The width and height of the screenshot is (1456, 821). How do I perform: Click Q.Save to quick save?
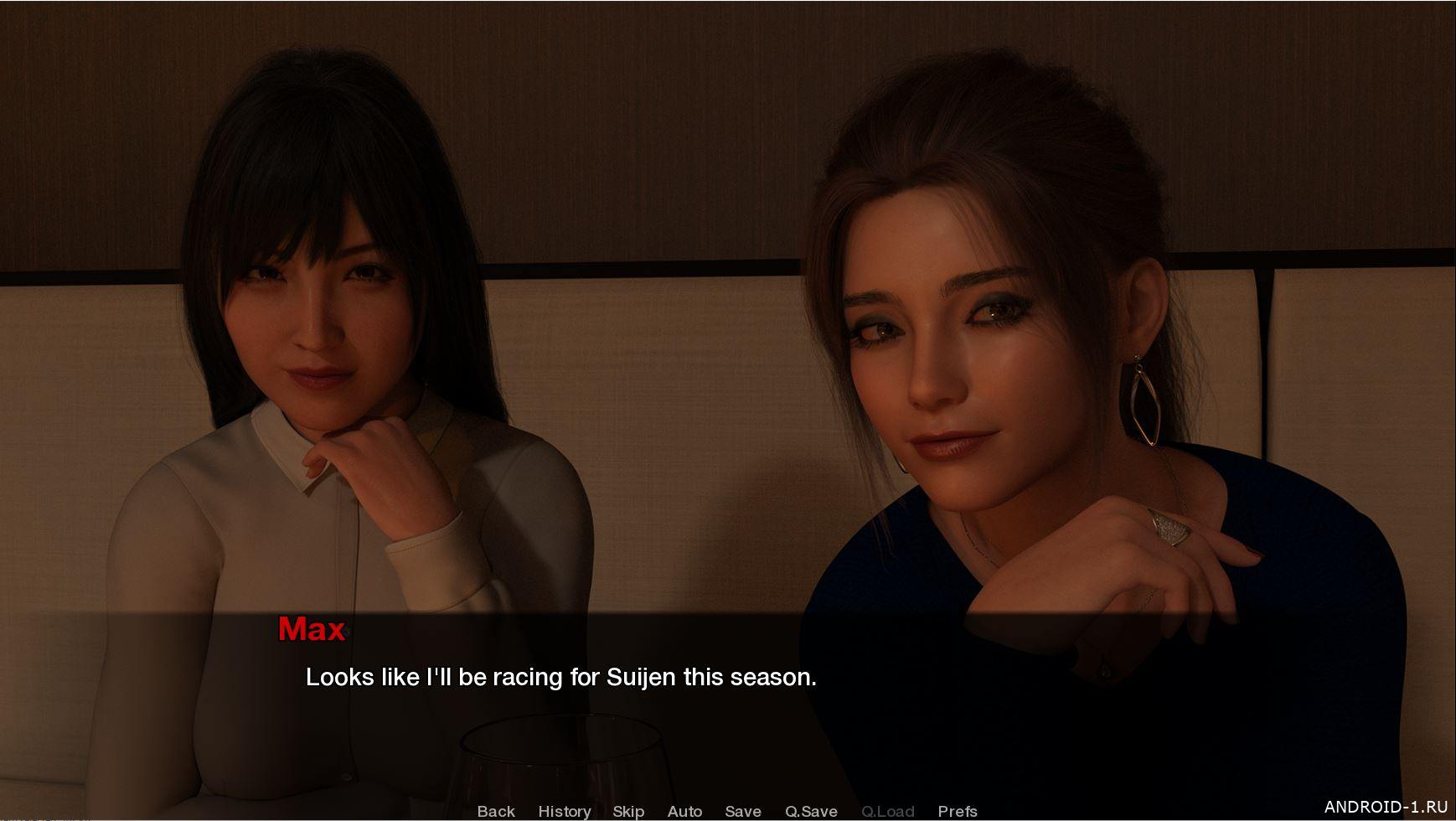click(x=811, y=811)
